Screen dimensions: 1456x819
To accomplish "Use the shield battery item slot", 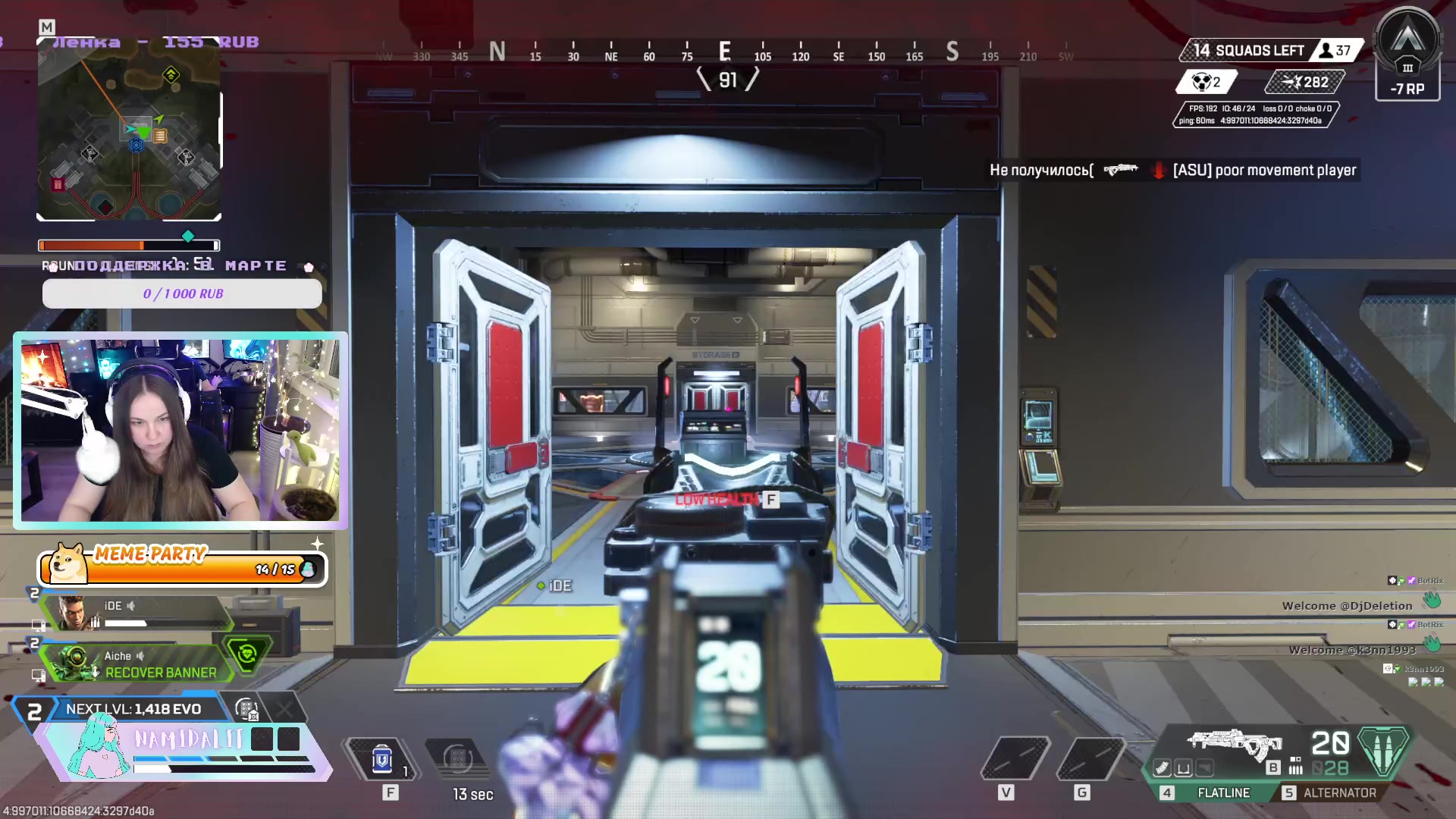I will point(382,759).
